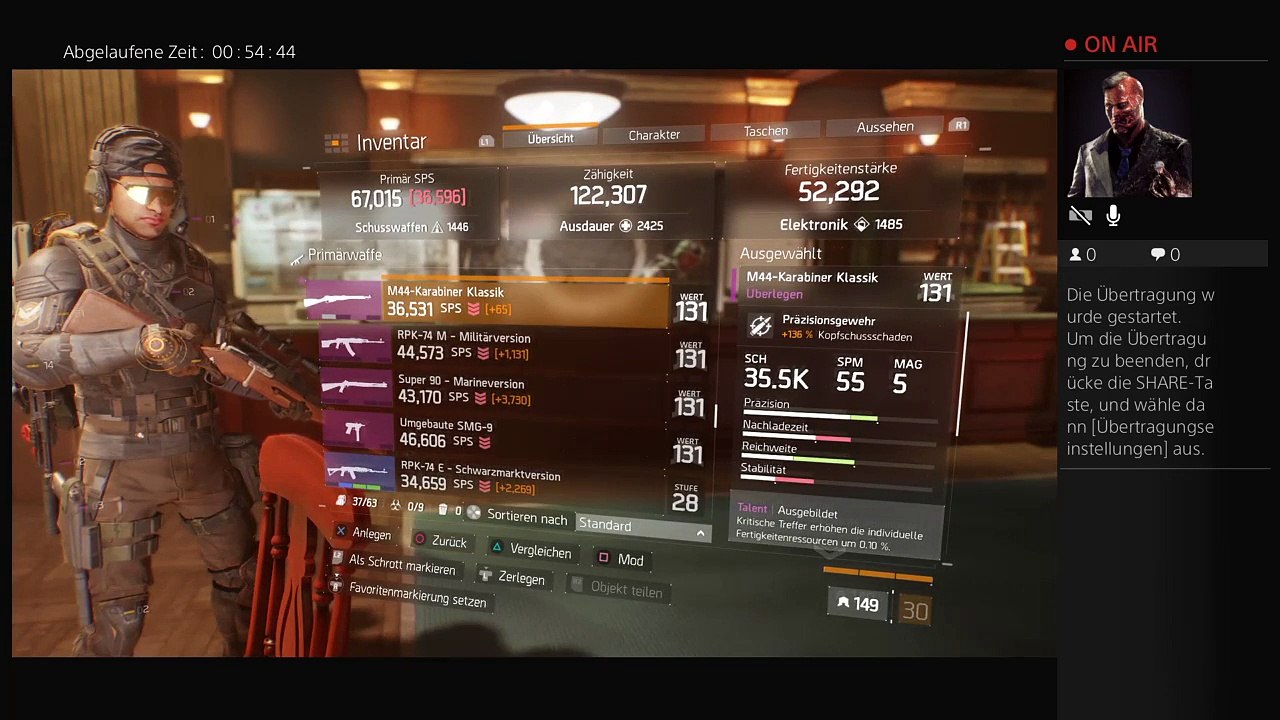
Task: Show the Aussehen tab
Action: (x=885, y=127)
